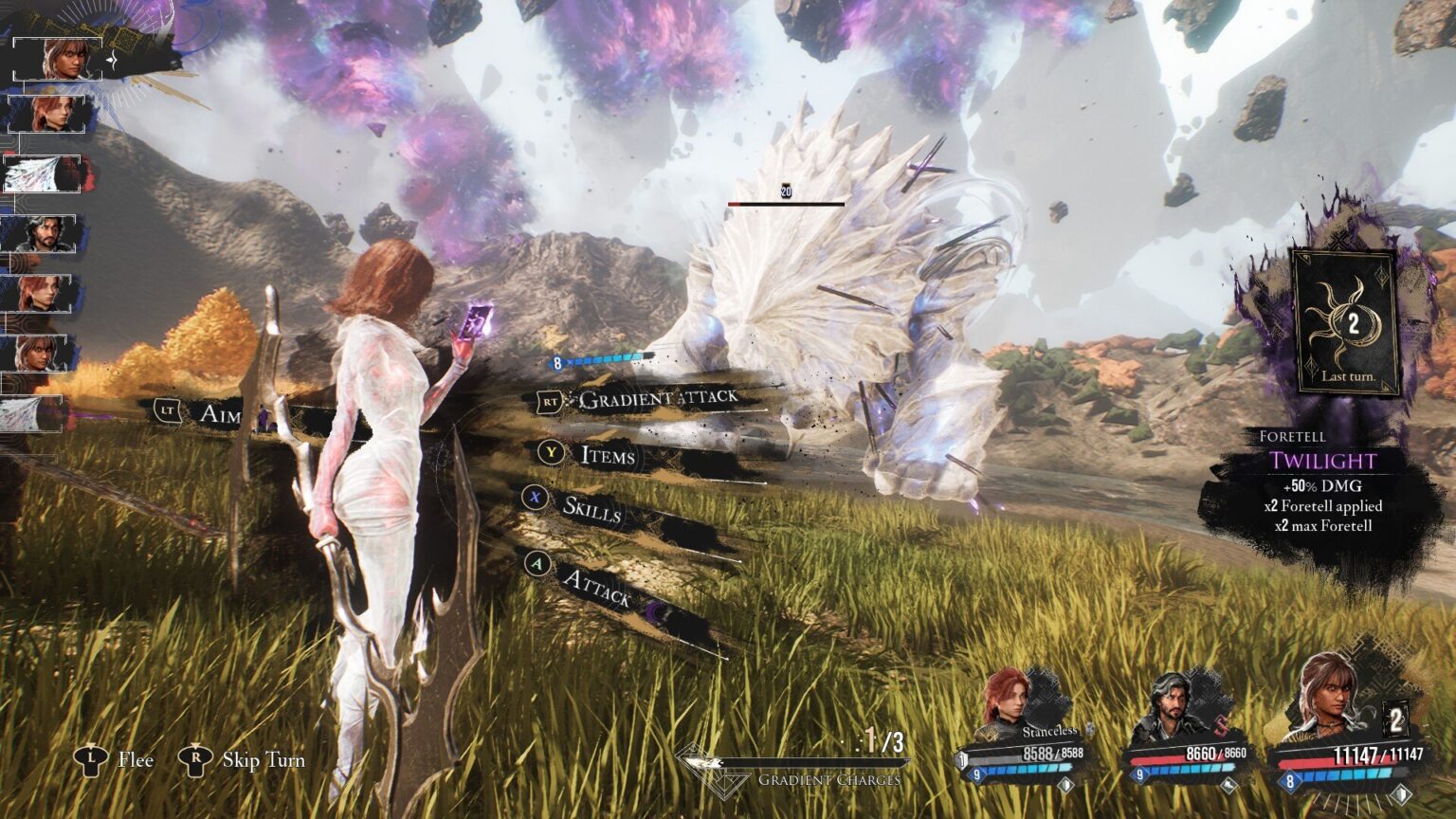Expand the Gradient Attack option
Screen dimensions: 1456x819
[x=657, y=400]
